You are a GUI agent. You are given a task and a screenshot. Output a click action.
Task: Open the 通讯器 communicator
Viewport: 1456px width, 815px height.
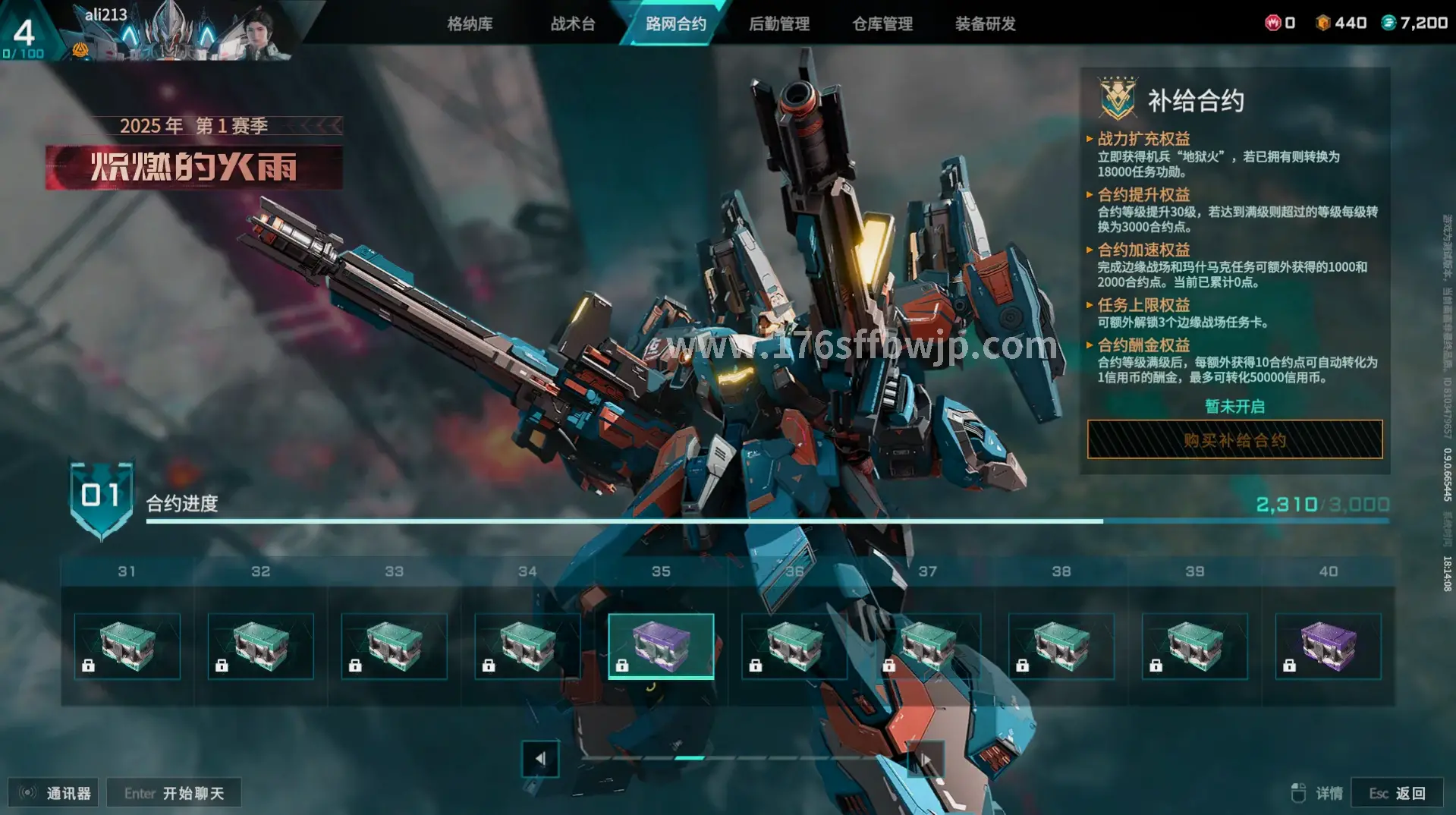(53, 793)
